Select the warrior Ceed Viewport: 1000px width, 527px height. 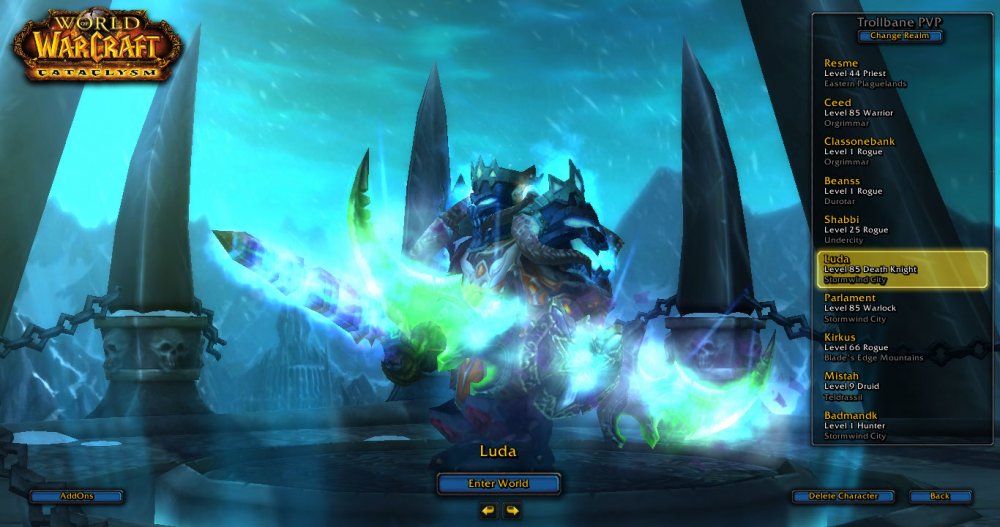[x=880, y=112]
